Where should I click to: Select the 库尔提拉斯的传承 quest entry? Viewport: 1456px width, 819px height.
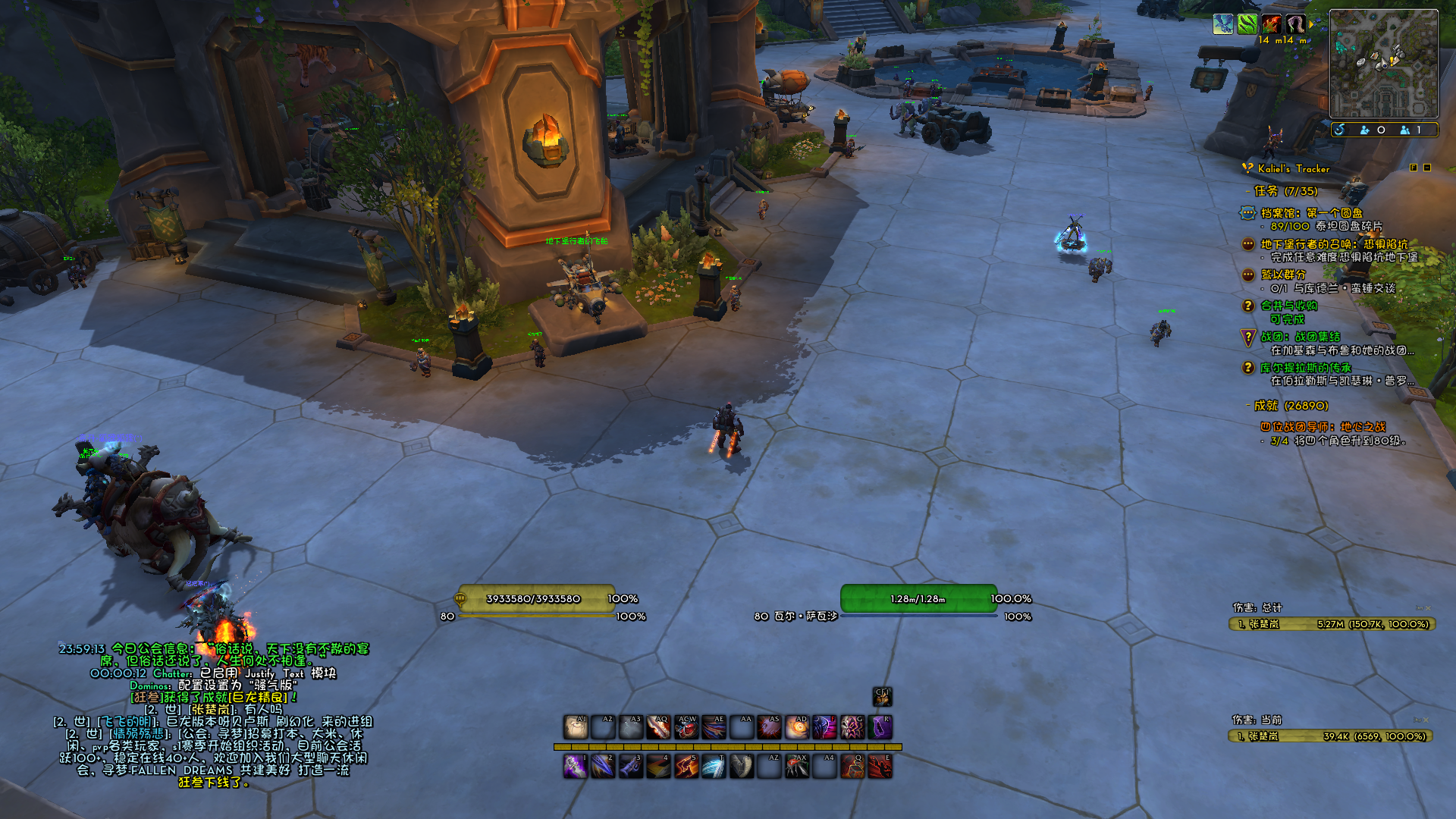point(1305,368)
